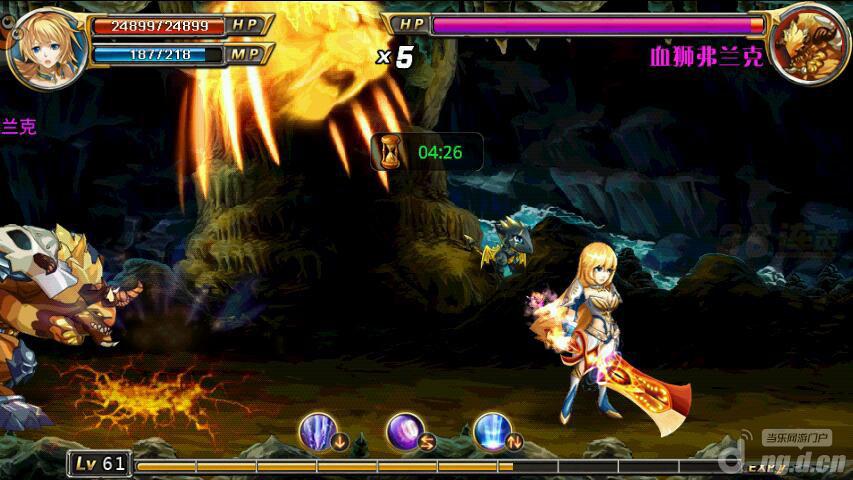Select the Blood Lion boss portrait
853x480 pixels.
[x=808, y=45]
